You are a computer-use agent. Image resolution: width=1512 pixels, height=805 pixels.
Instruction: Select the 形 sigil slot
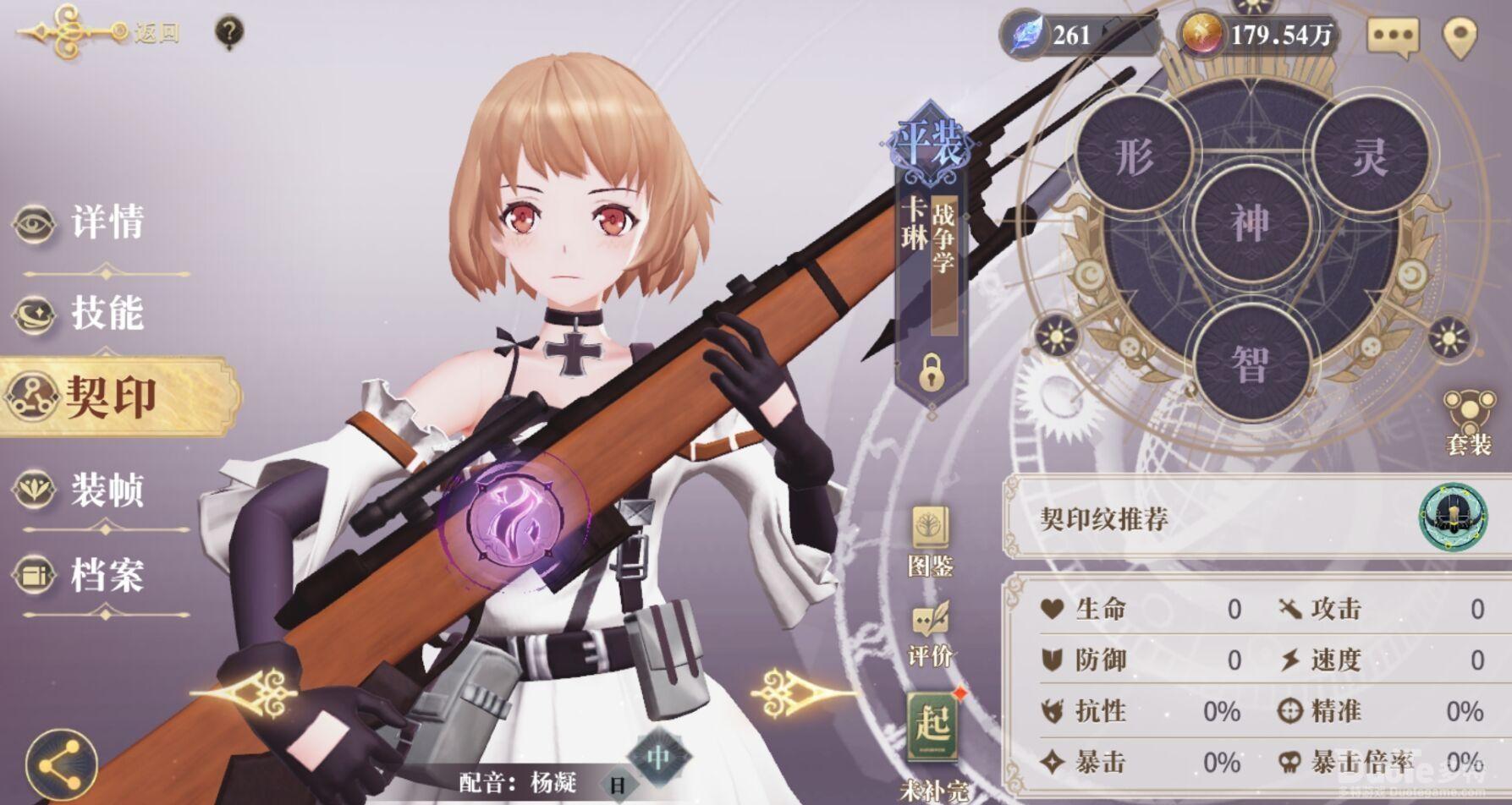[x=1134, y=156]
